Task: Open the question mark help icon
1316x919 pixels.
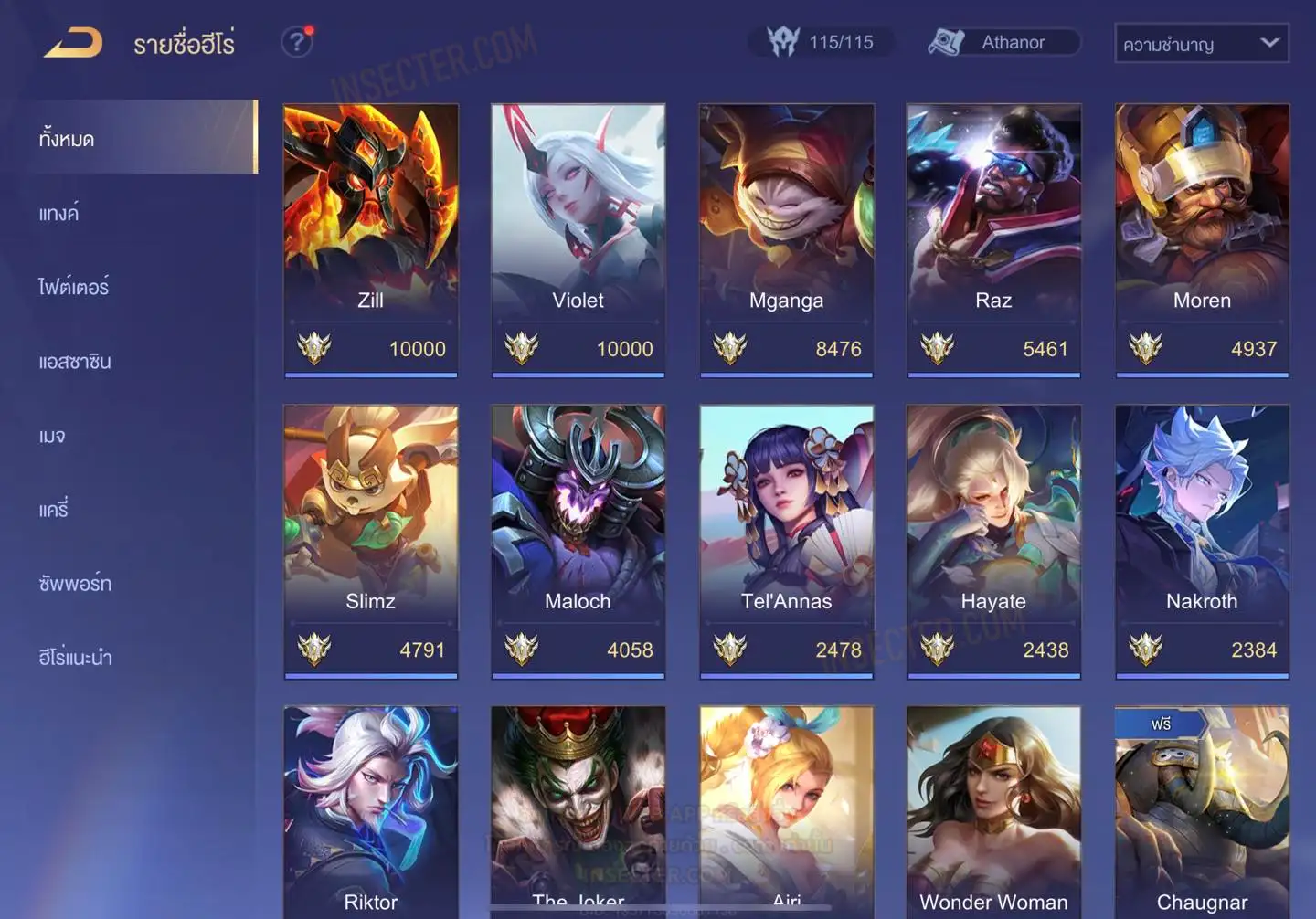Action: click(296, 42)
